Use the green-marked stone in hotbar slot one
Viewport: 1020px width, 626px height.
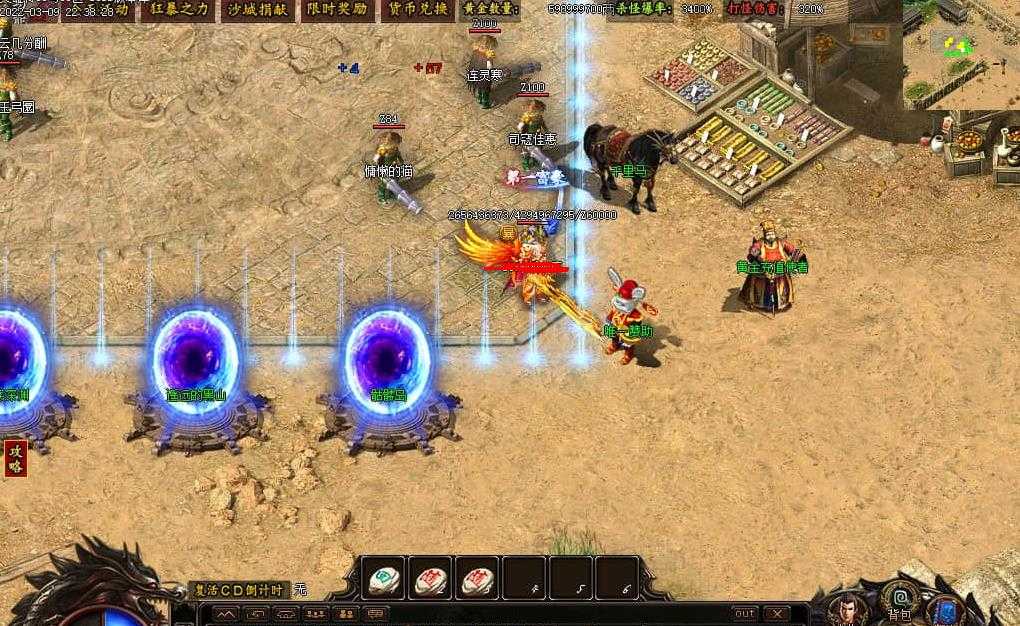click(x=382, y=578)
